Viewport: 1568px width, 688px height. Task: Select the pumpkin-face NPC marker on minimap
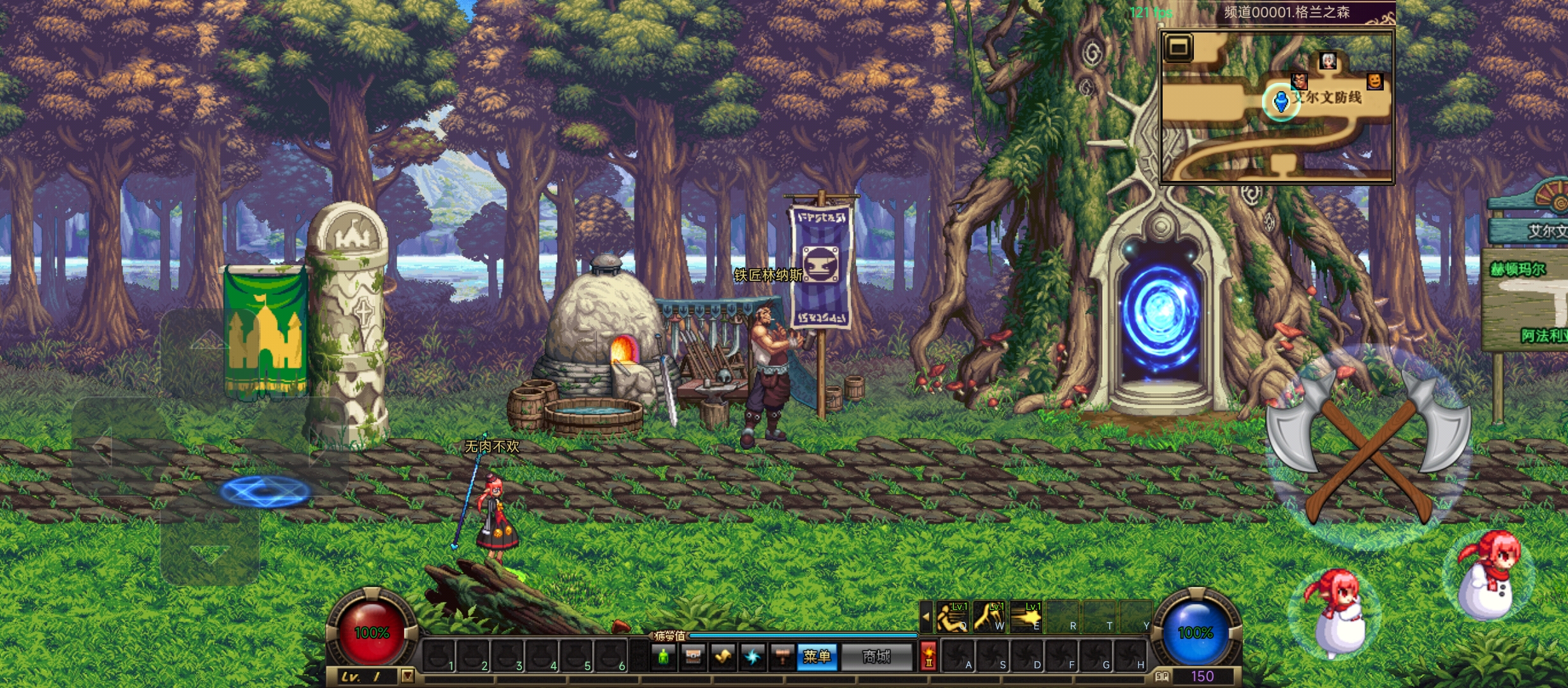1375,81
